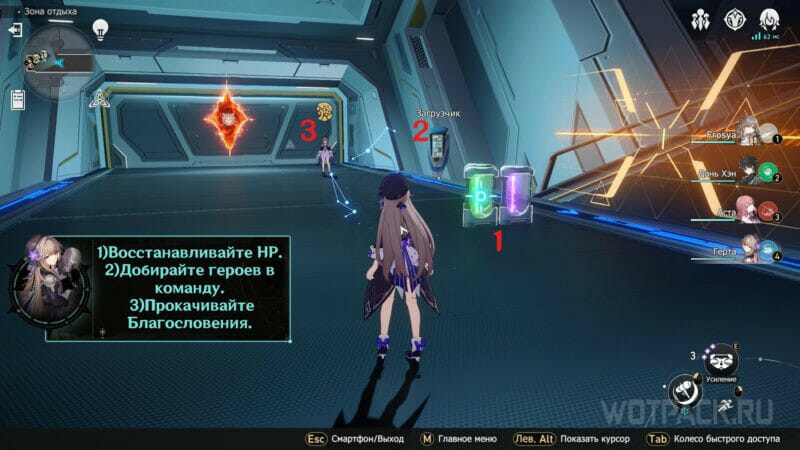
Task: Click the light bulb hint icon
Action: (x=100, y=30)
